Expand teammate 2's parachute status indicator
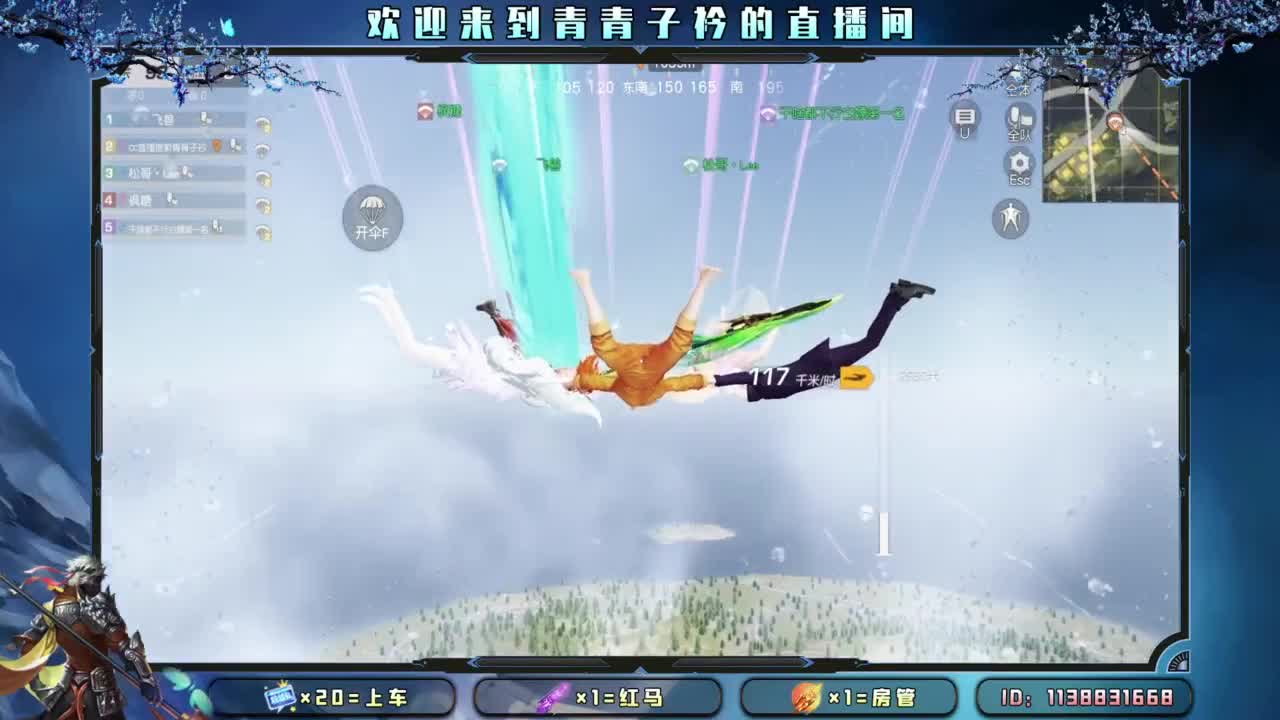 pyautogui.click(x=263, y=150)
